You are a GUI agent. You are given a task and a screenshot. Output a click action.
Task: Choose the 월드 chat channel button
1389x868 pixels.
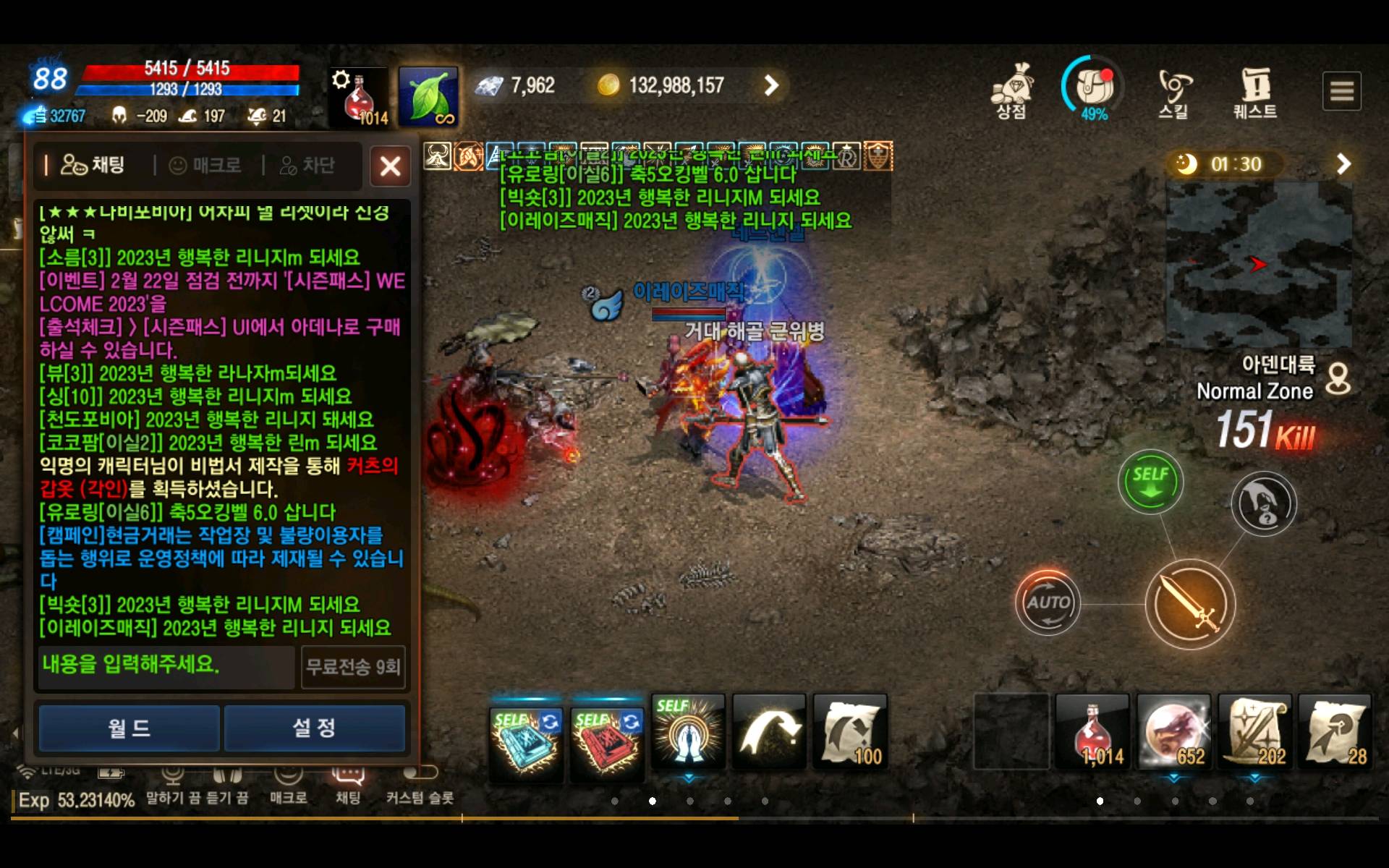click(129, 728)
